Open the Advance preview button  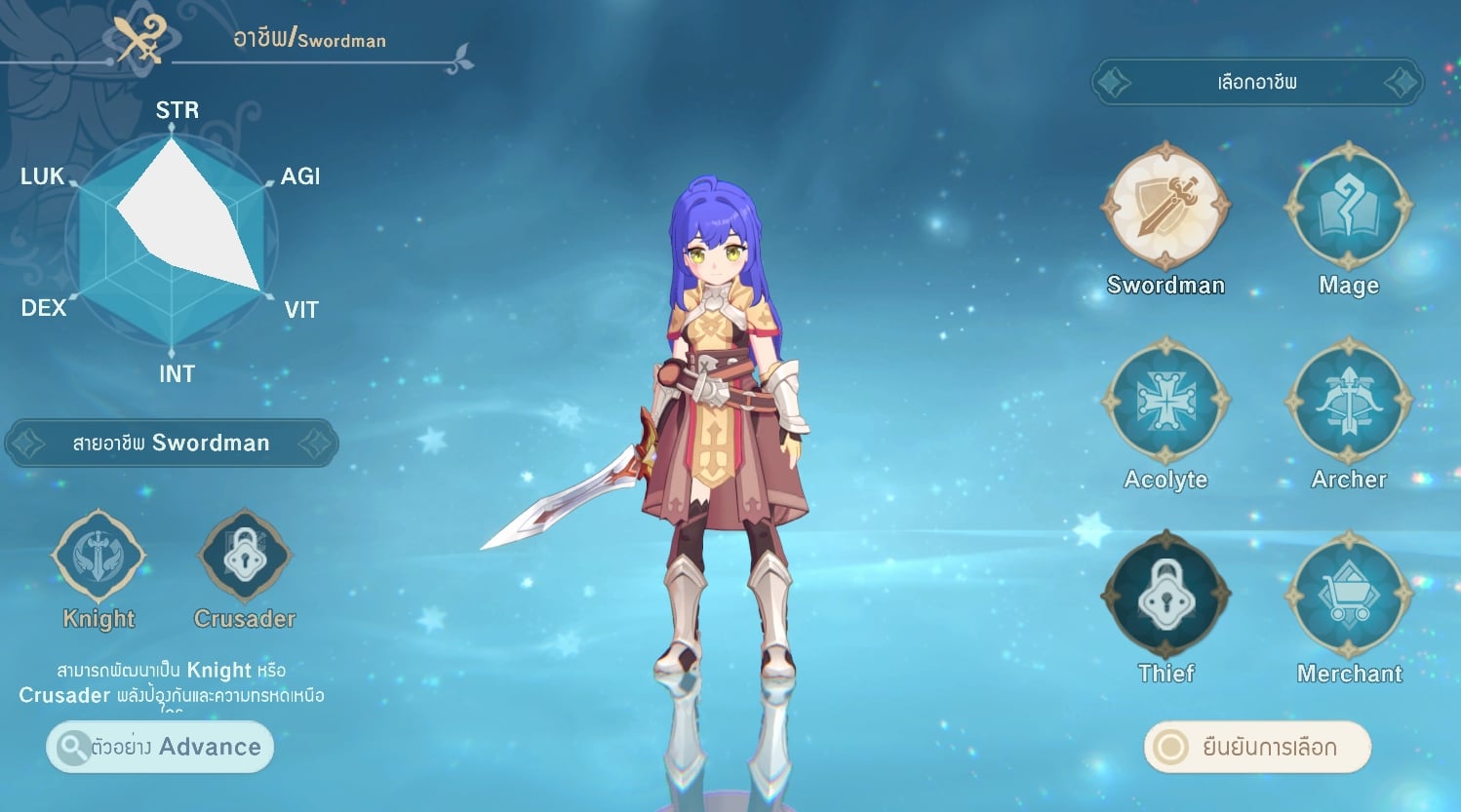[160, 748]
